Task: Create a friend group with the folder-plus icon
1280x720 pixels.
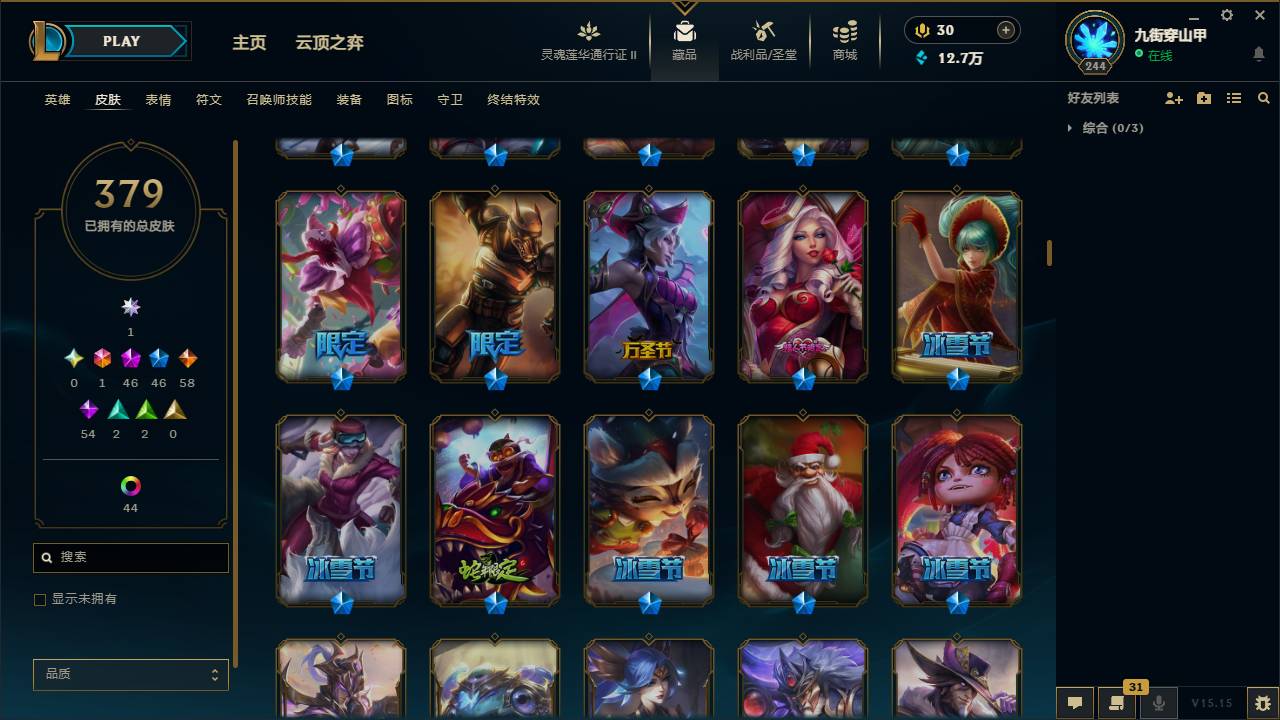Action: point(1202,97)
